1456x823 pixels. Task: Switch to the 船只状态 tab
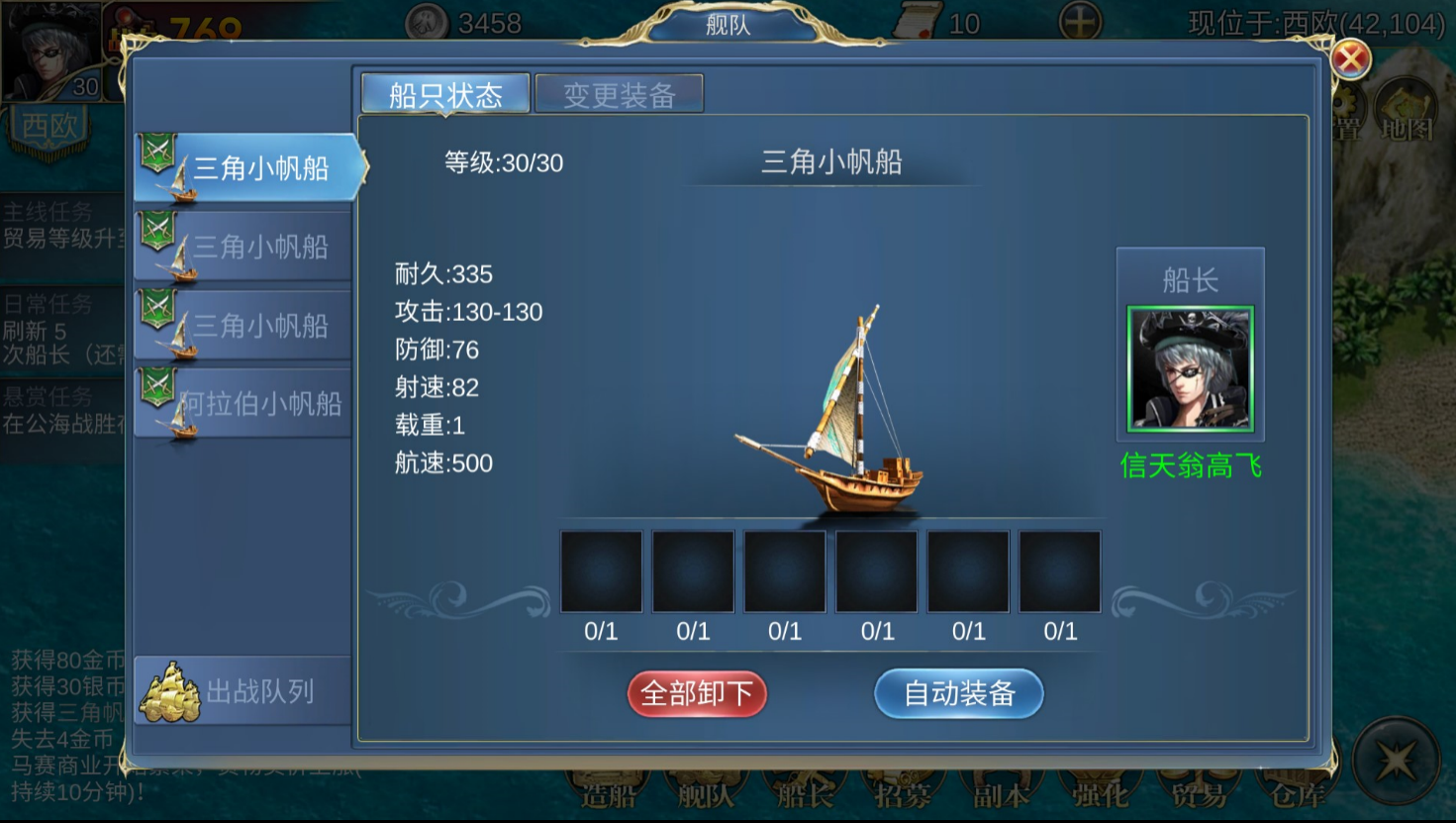pyautogui.click(x=446, y=94)
